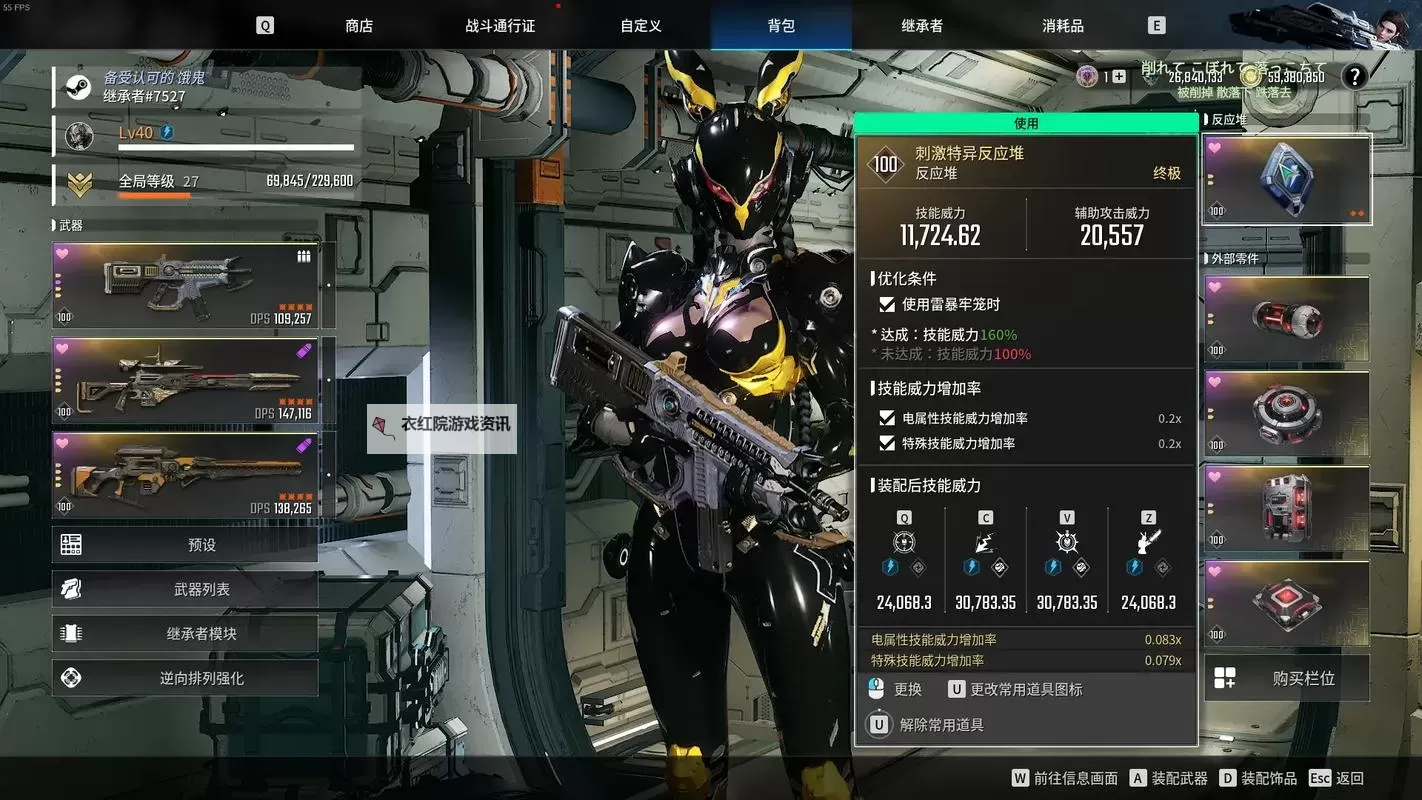Open 逆向排列强化 menu
Screen dimensions: 1422x800
pyautogui.click(x=186, y=678)
